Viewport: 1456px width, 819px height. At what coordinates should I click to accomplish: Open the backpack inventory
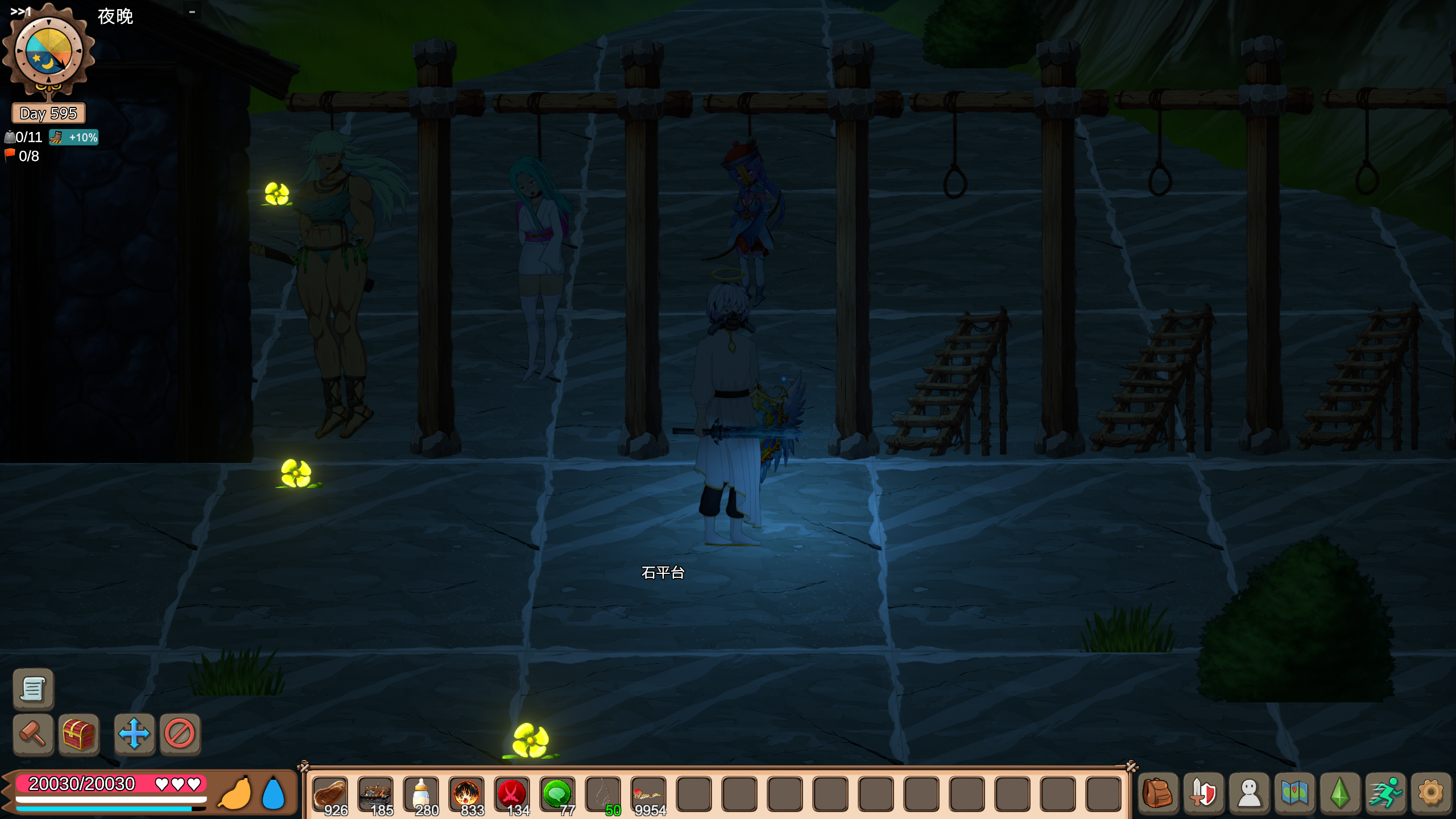coord(1157,794)
